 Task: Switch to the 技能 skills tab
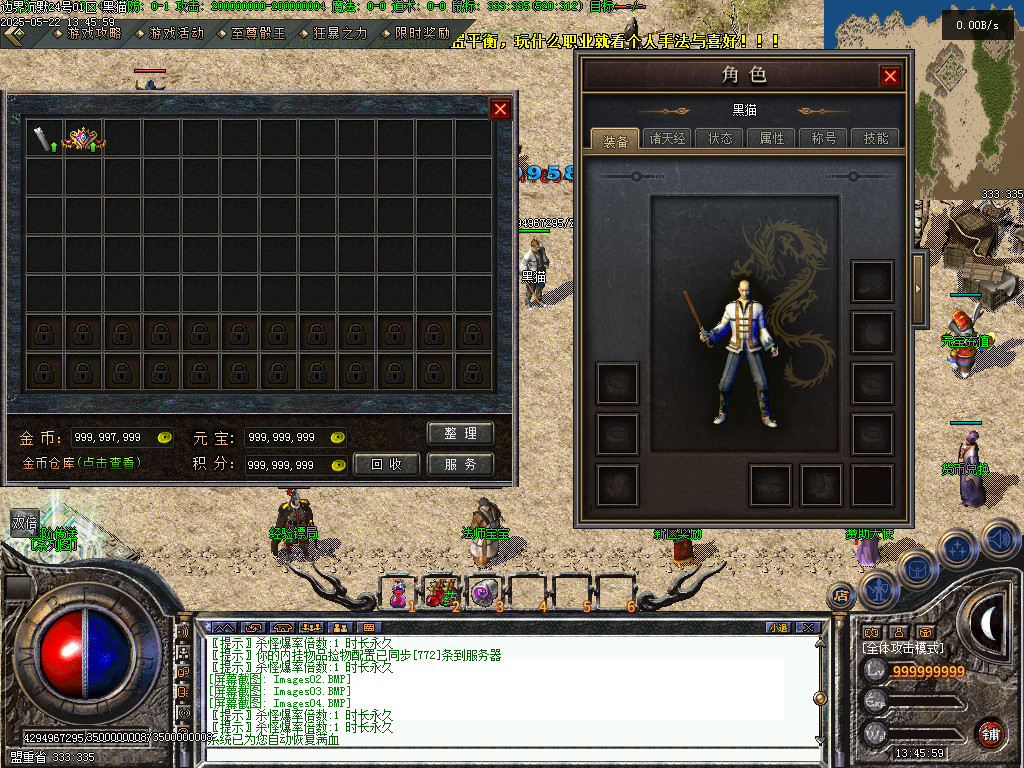point(876,138)
